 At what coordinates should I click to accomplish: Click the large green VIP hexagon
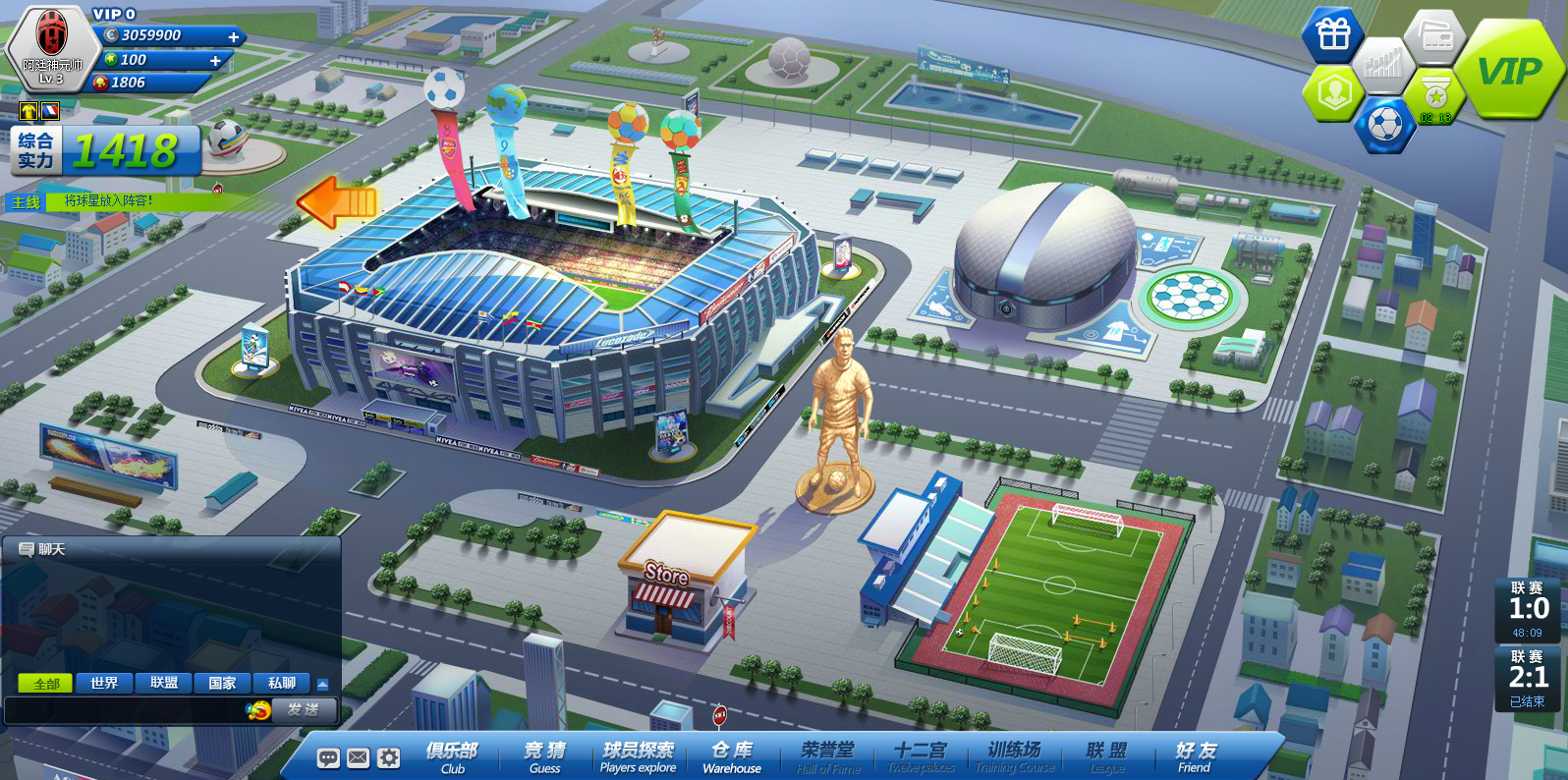(x=1508, y=71)
